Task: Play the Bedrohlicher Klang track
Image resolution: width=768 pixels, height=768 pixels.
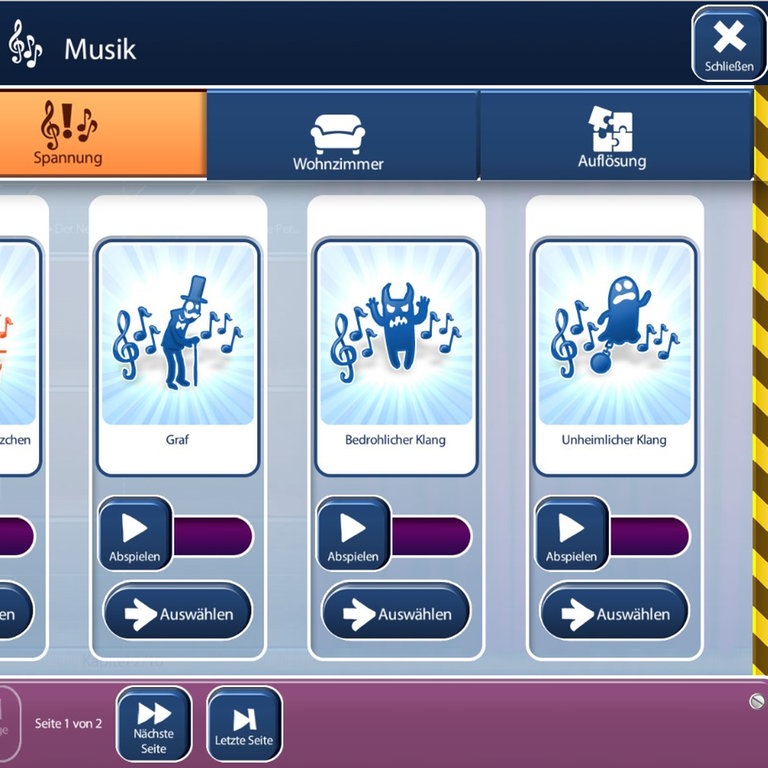Action: pyautogui.click(x=353, y=534)
